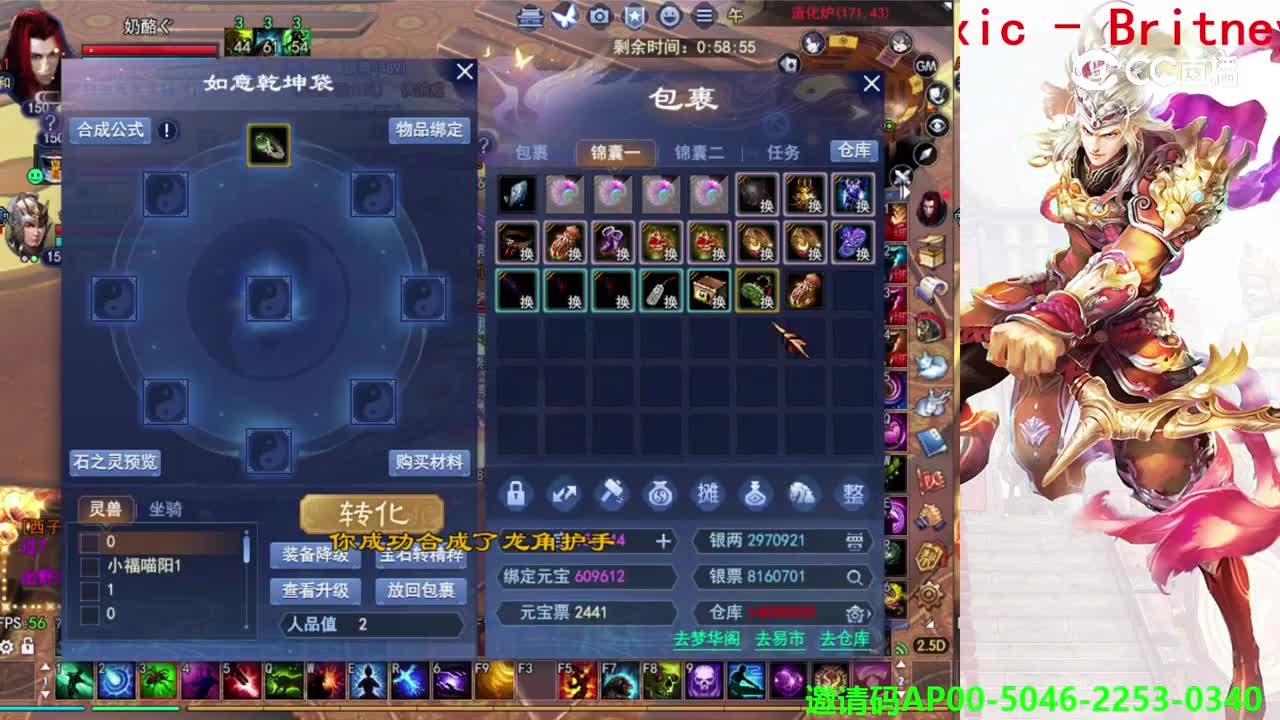
Task: Click the hammer smelting icon below the bag
Action: point(613,494)
